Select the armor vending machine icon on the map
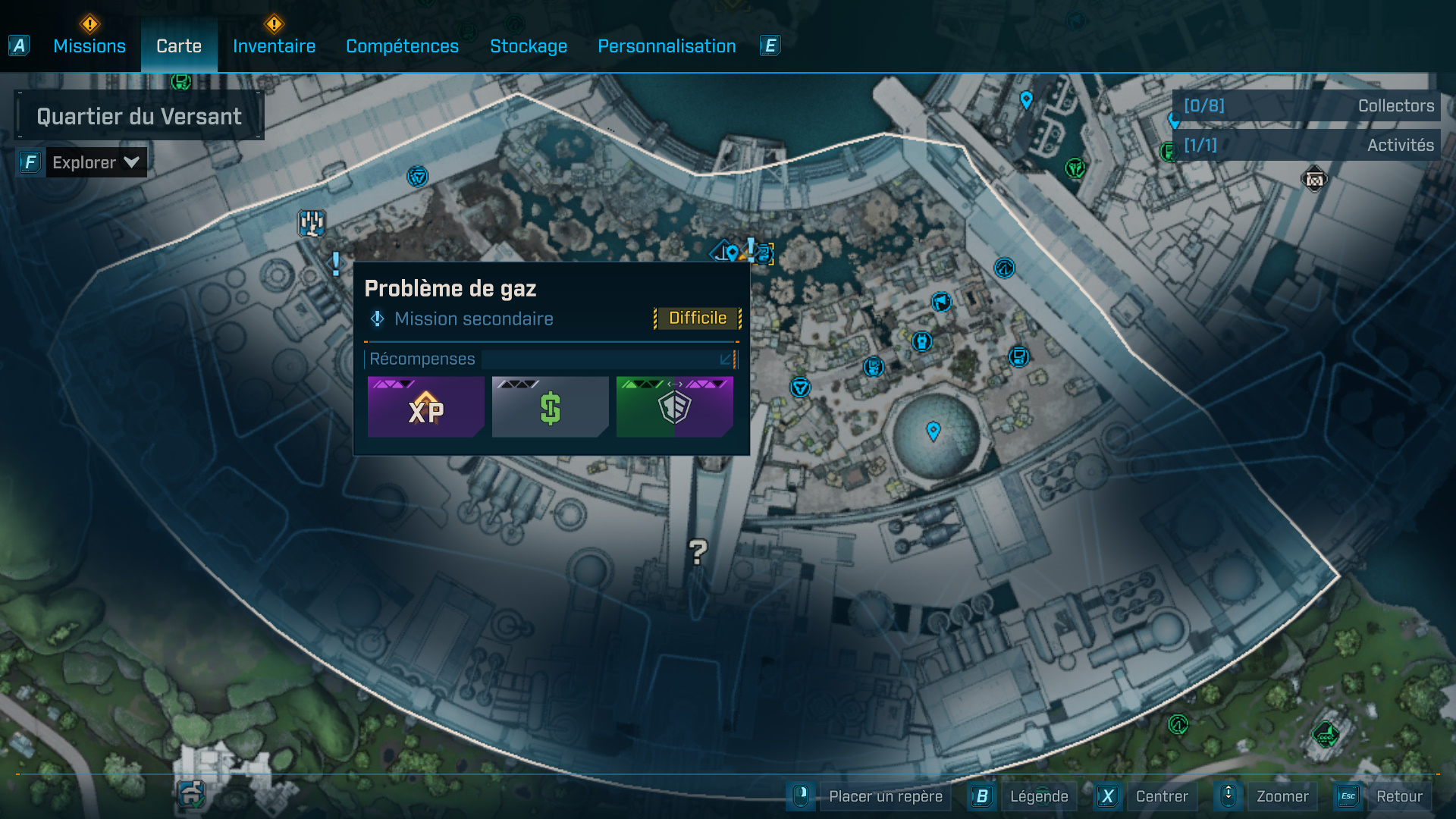 coord(921,341)
